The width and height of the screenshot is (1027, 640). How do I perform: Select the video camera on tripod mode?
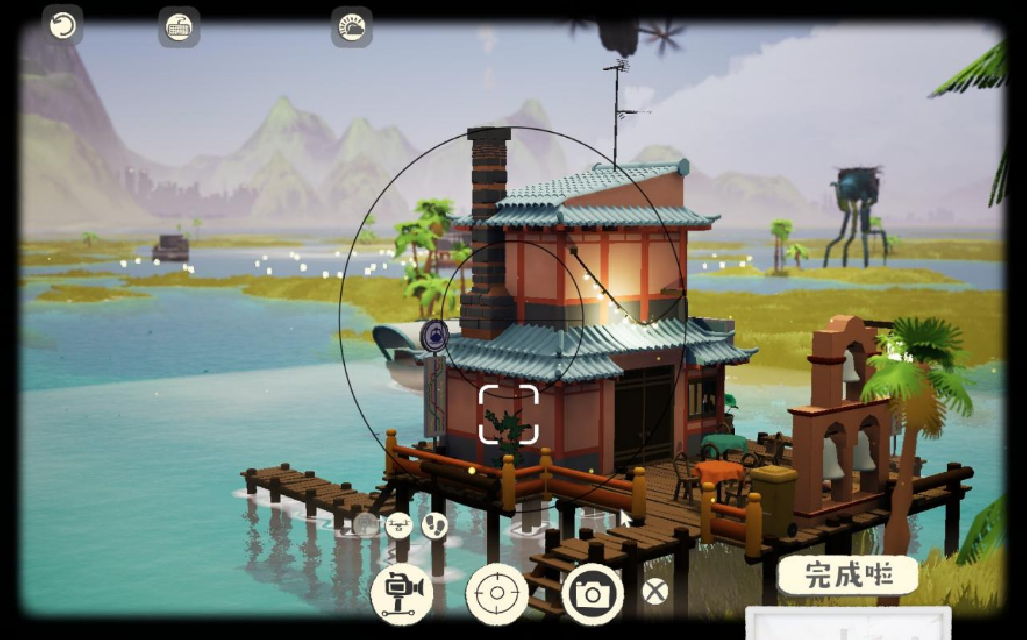[402, 594]
